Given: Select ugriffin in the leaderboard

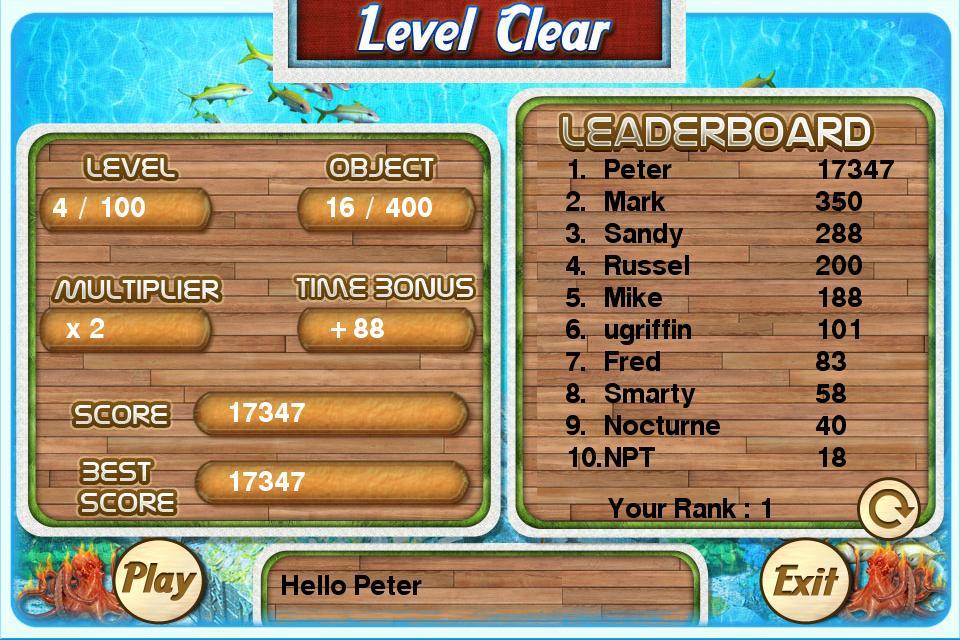Looking at the screenshot, I should click(727, 330).
